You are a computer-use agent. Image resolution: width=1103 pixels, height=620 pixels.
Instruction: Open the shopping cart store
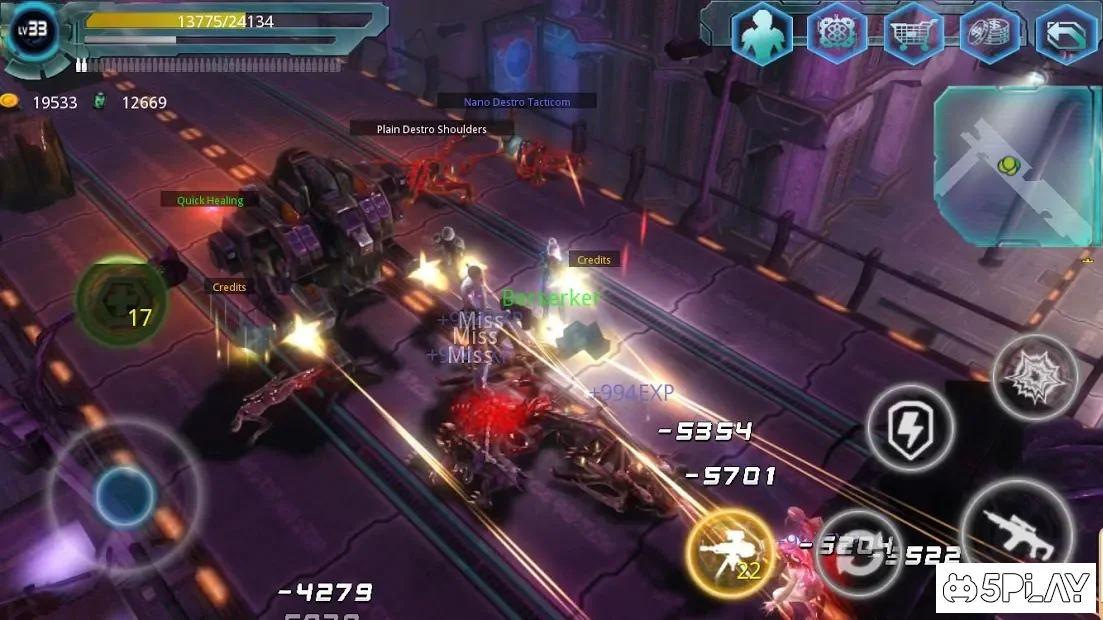pyautogui.click(x=912, y=34)
